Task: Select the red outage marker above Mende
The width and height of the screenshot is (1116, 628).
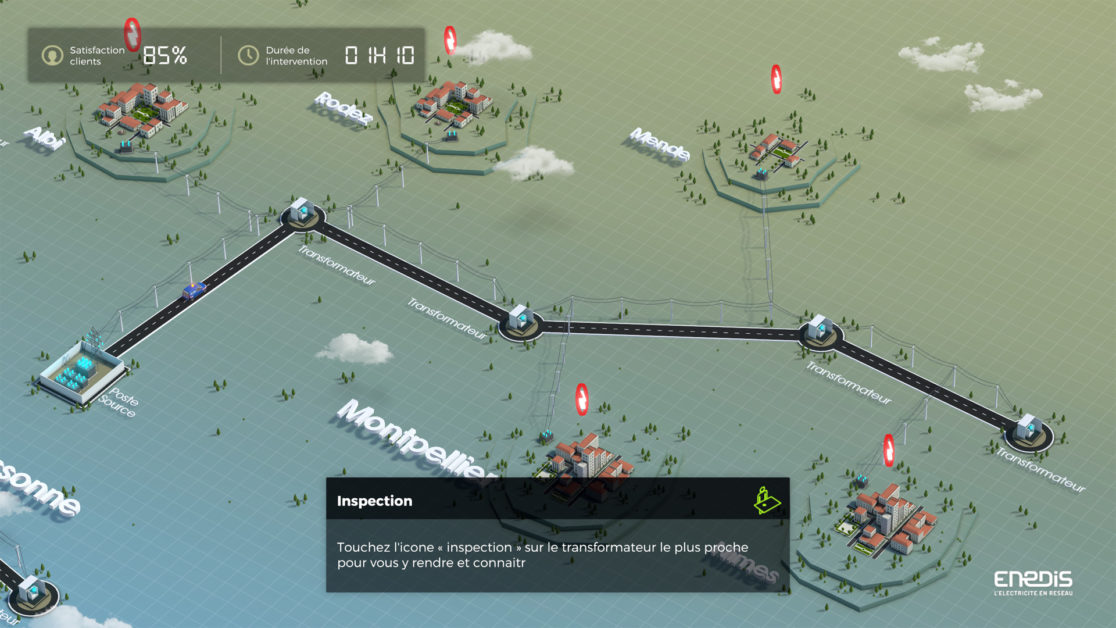Action: pyautogui.click(x=776, y=78)
